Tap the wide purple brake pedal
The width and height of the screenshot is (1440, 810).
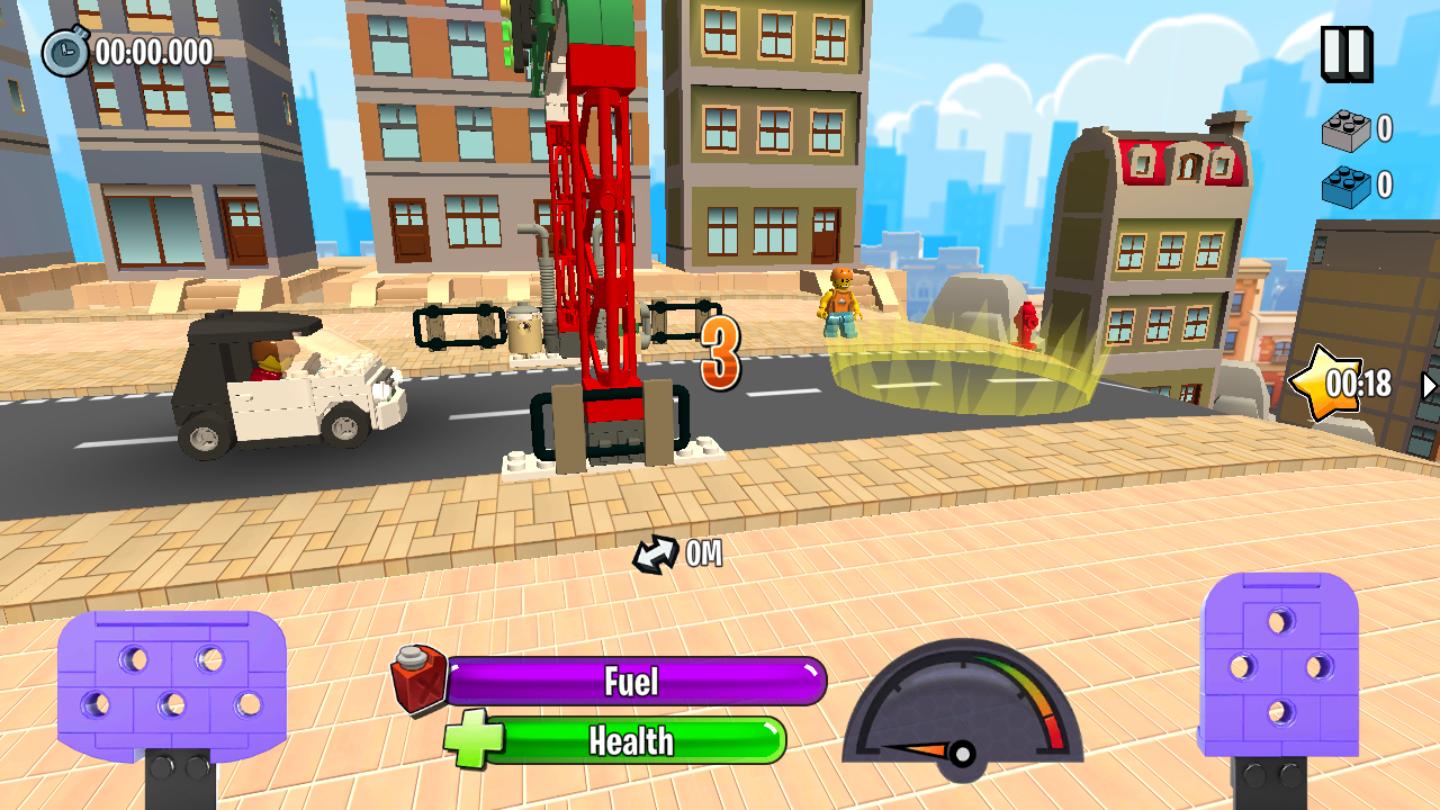pyautogui.click(x=172, y=685)
